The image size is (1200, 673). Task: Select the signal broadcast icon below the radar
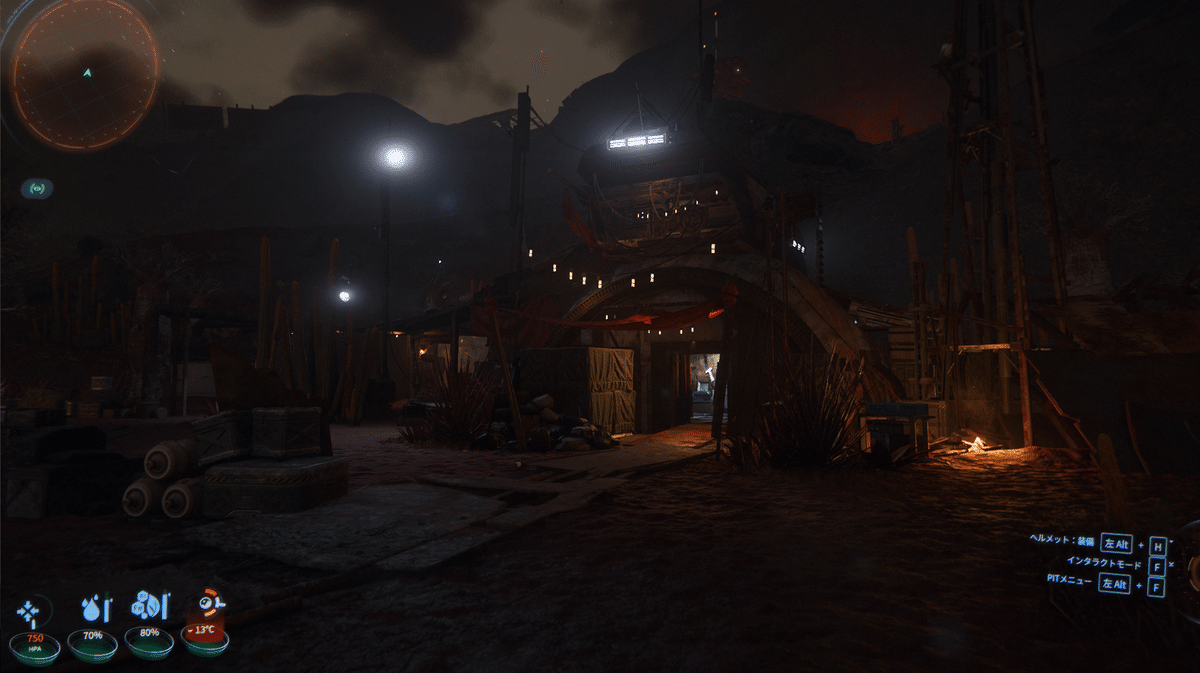(36, 188)
